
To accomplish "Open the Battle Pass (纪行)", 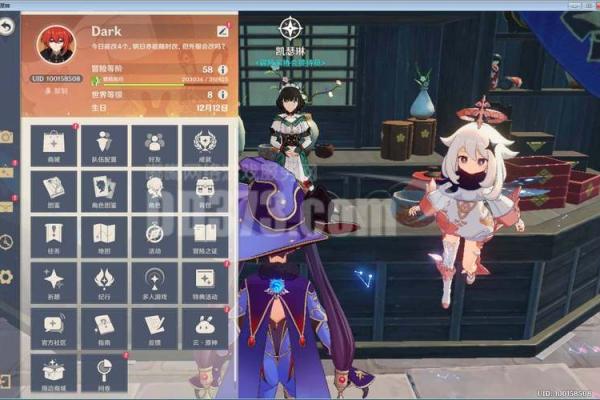I will 104,283.
